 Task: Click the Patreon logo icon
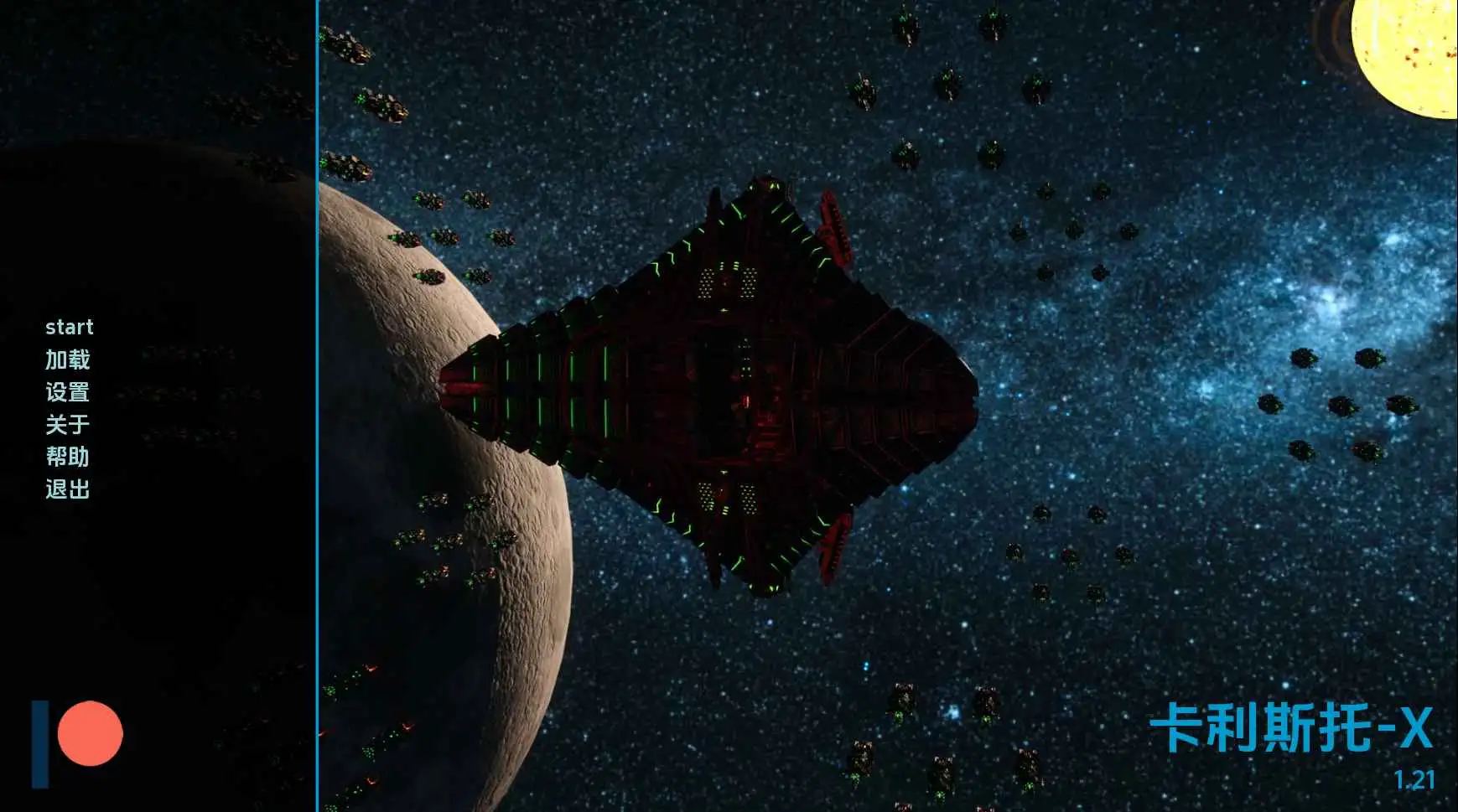[71, 736]
